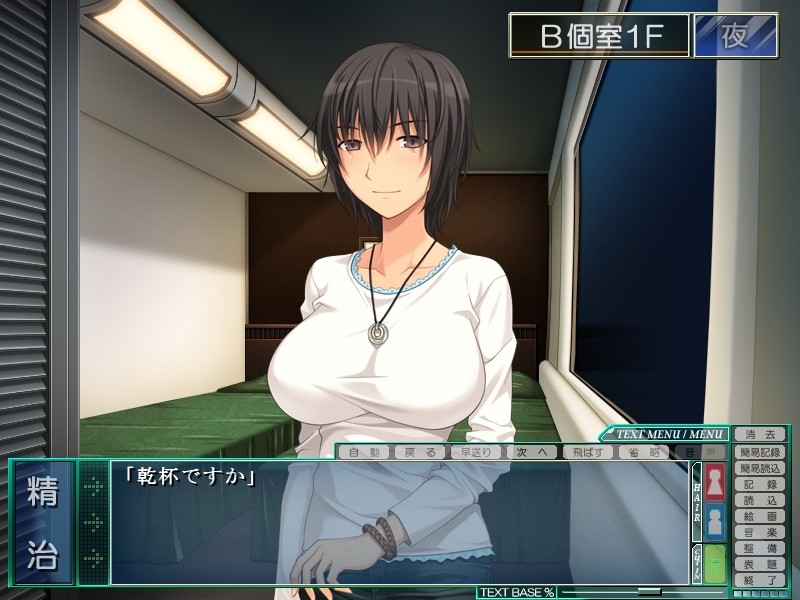
Task: Select the red female hair icon
Action: (716, 483)
